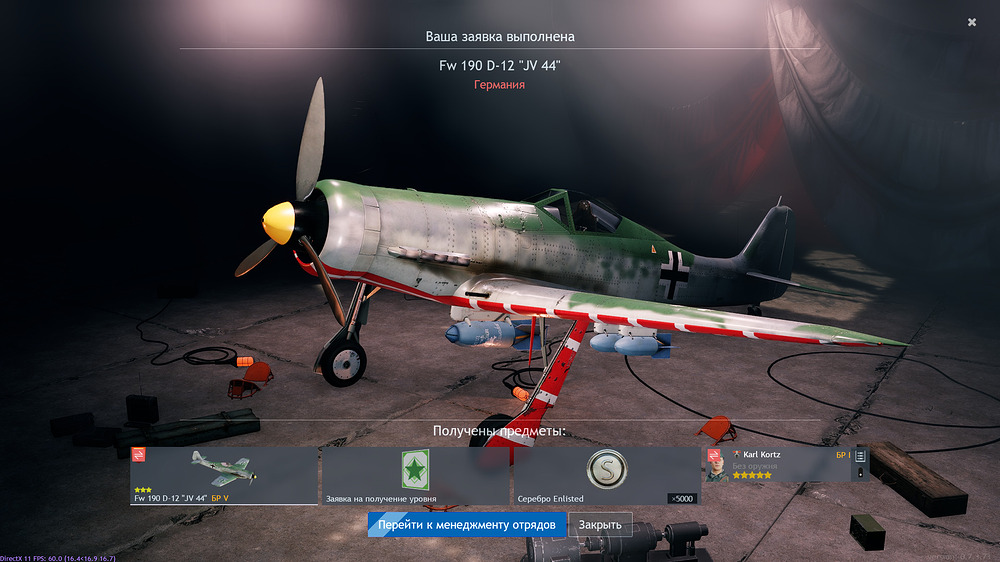Click the Закрыть button
1000x562 pixels.
600,525
